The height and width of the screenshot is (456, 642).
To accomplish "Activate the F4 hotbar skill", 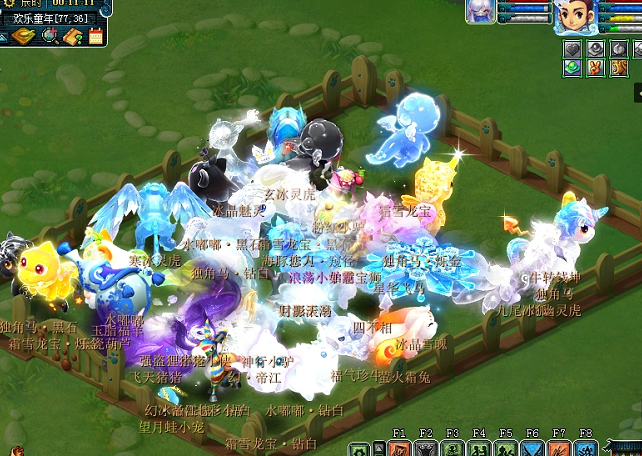I will [479, 448].
